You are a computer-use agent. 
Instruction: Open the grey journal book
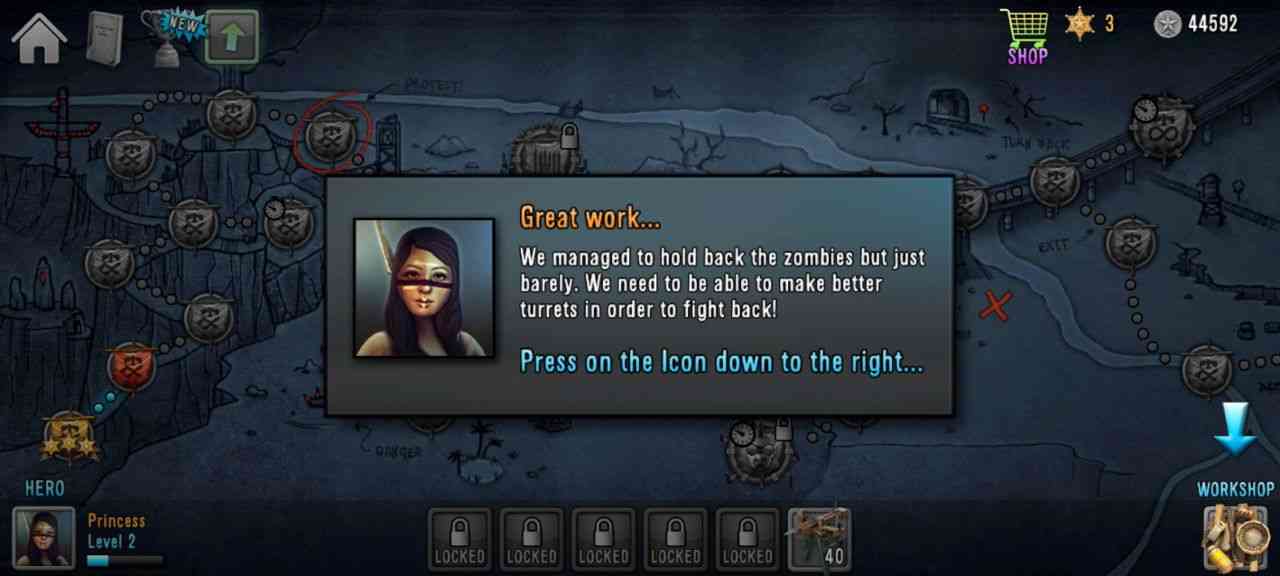(x=104, y=39)
